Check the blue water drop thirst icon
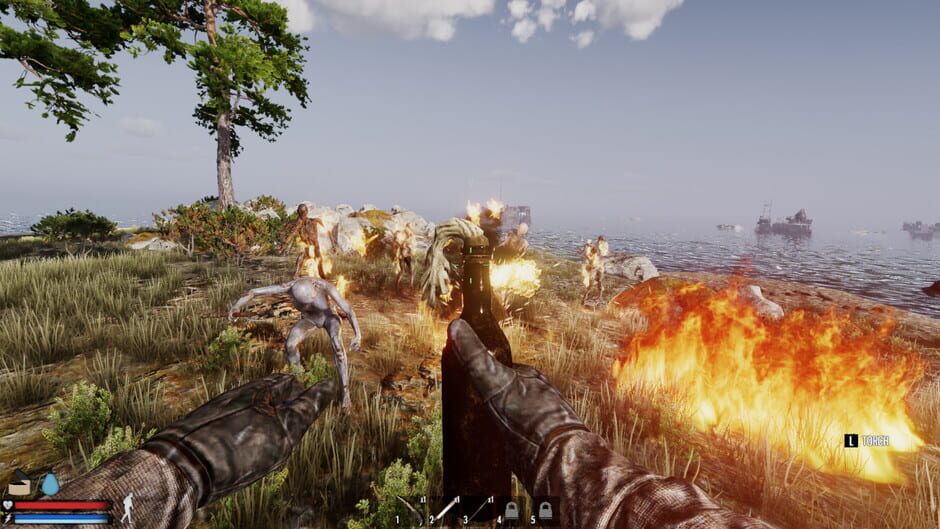Screen dimensions: 940x529 [49, 485]
